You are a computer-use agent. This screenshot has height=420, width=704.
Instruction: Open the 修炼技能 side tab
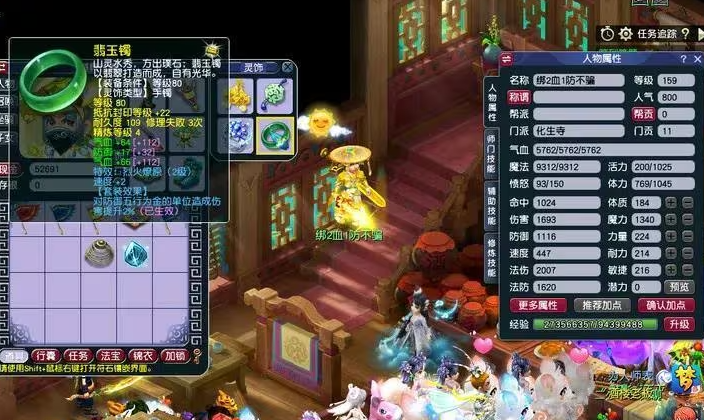tap(491, 258)
